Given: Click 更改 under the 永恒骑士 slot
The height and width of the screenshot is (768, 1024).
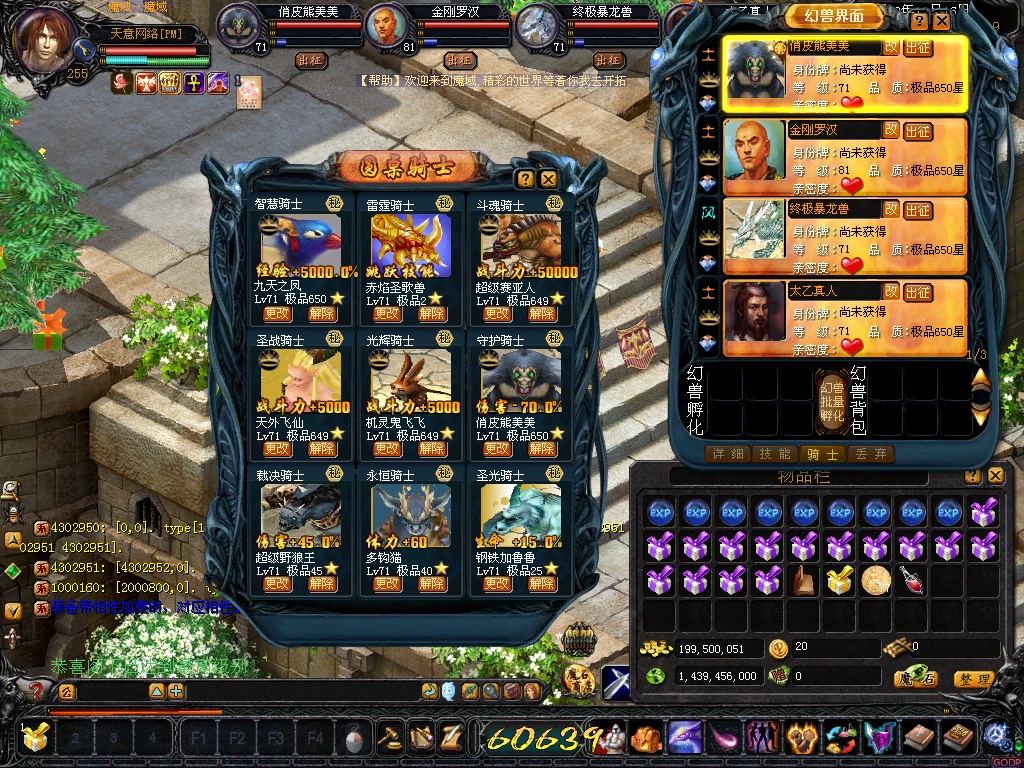Looking at the screenshot, I should point(387,584).
